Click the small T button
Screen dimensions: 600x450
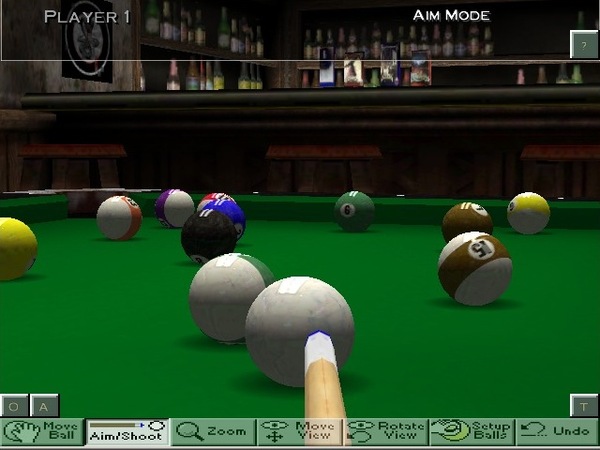click(x=584, y=405)
